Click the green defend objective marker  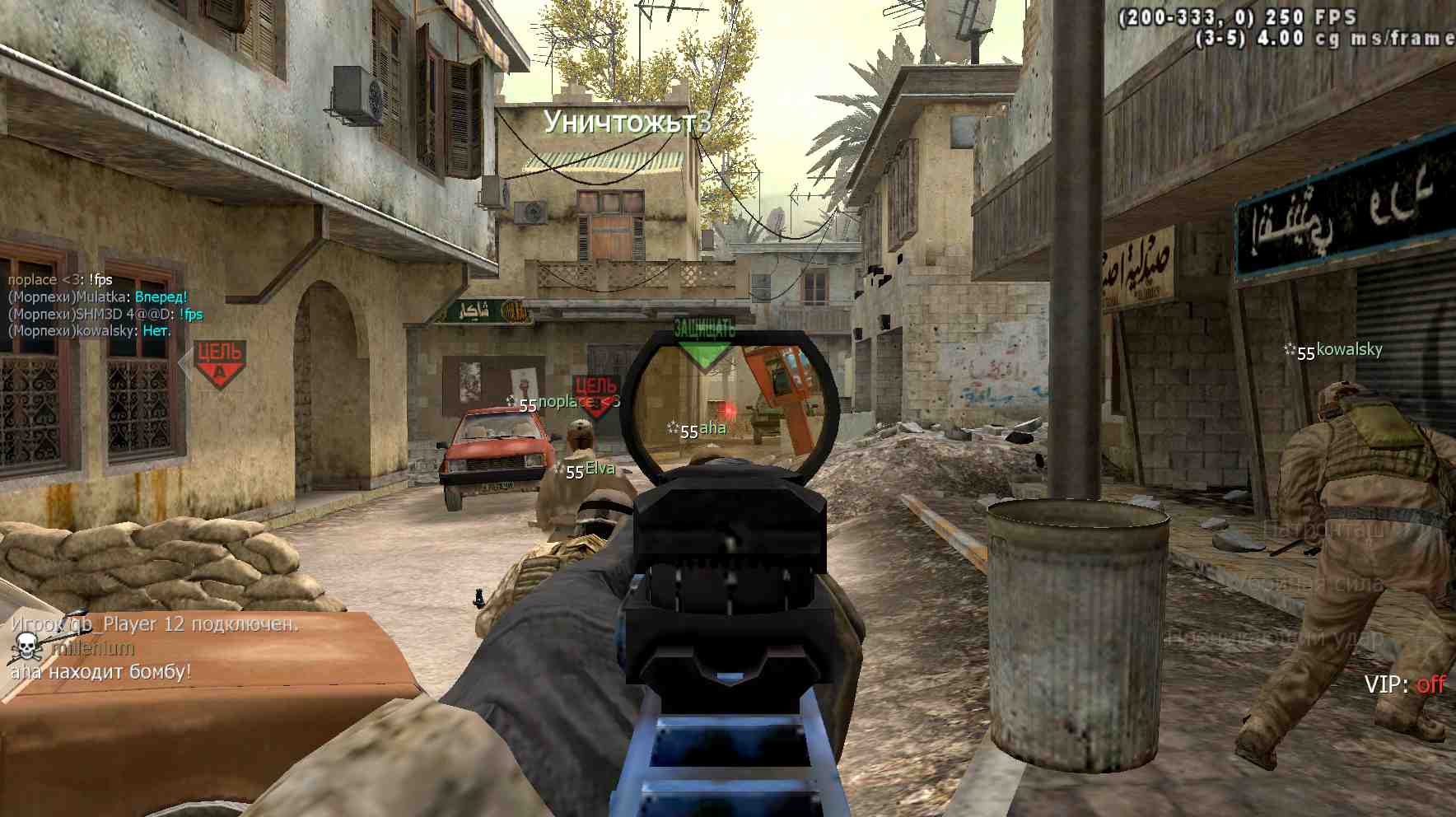pos(704,344)
